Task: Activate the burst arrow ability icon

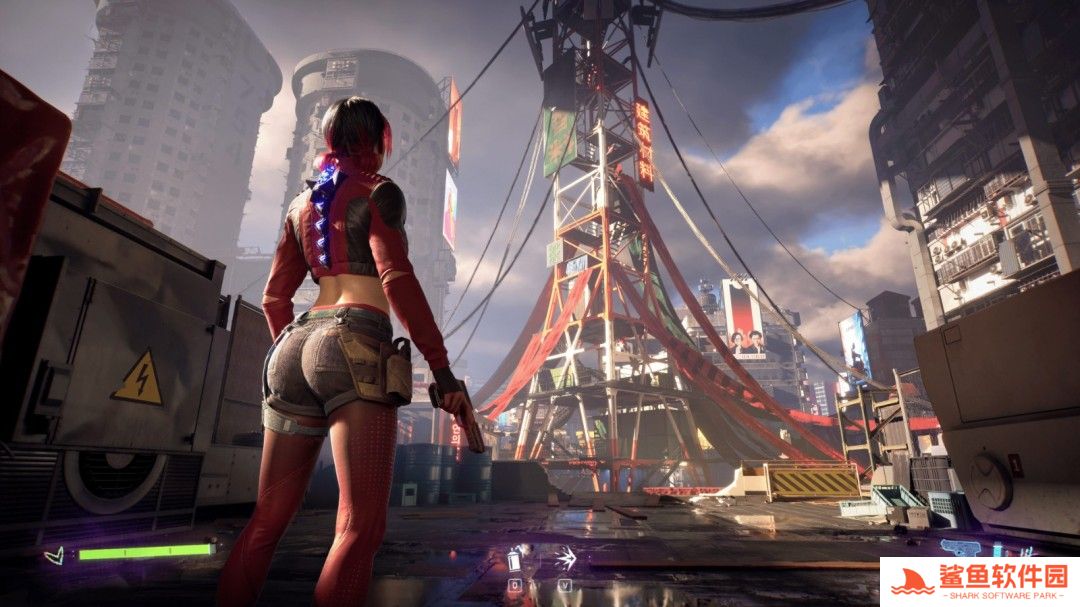Action: coord(567,558)
